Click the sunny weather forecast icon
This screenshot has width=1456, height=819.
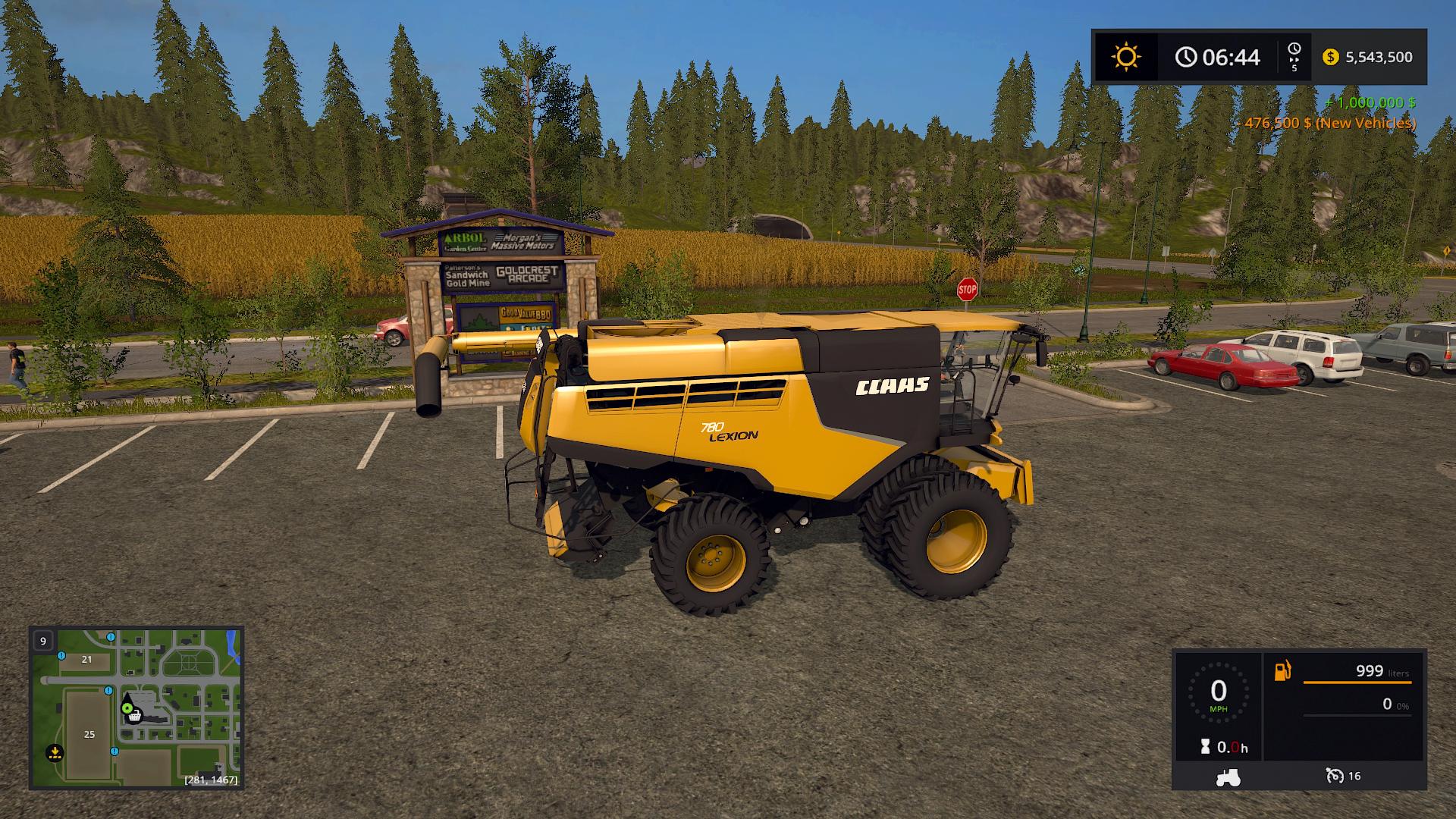[1126, 57]
